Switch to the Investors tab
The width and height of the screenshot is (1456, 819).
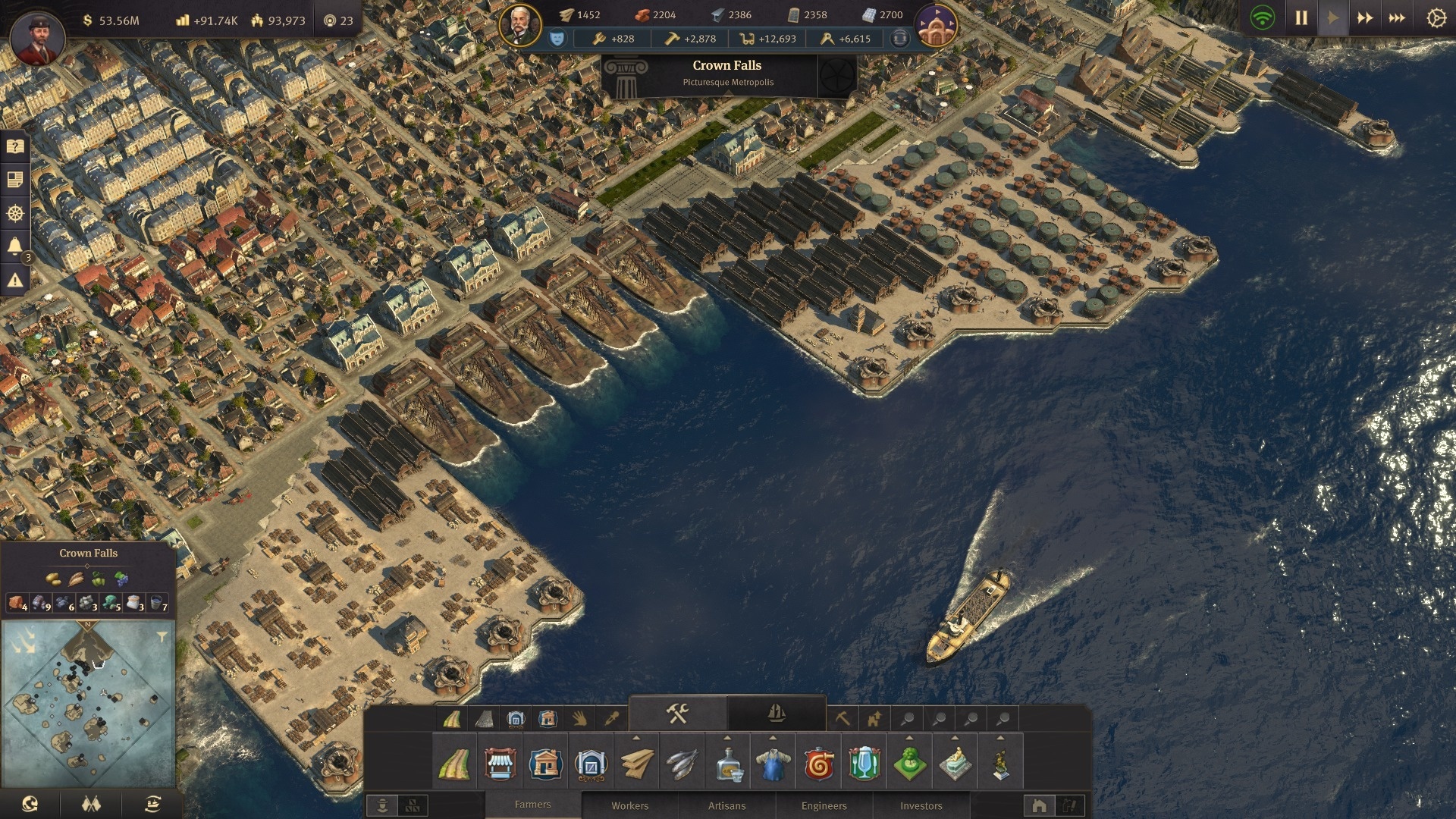coord(921,805)
